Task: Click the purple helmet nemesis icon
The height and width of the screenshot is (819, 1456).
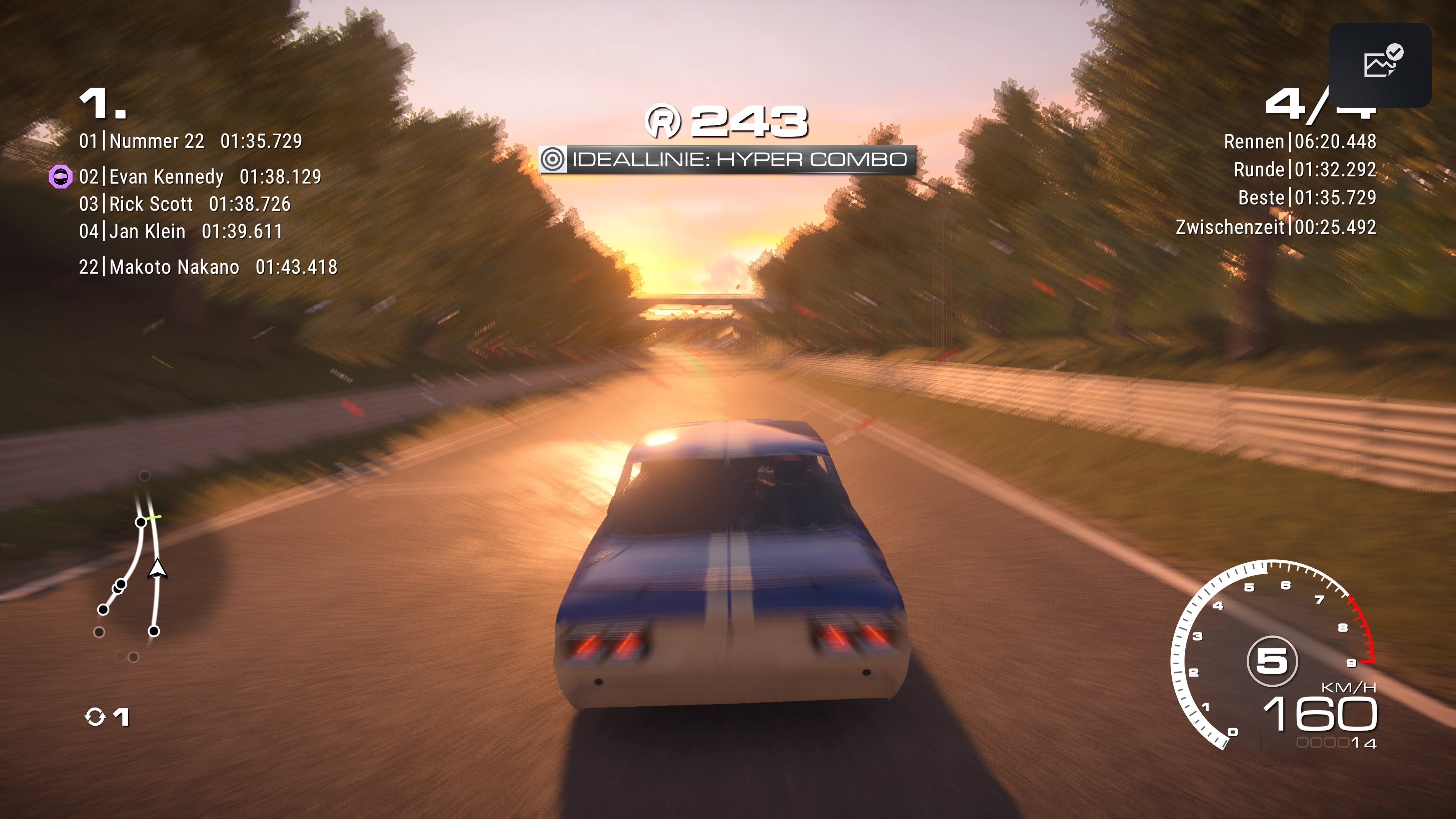Action: (61, 177)
